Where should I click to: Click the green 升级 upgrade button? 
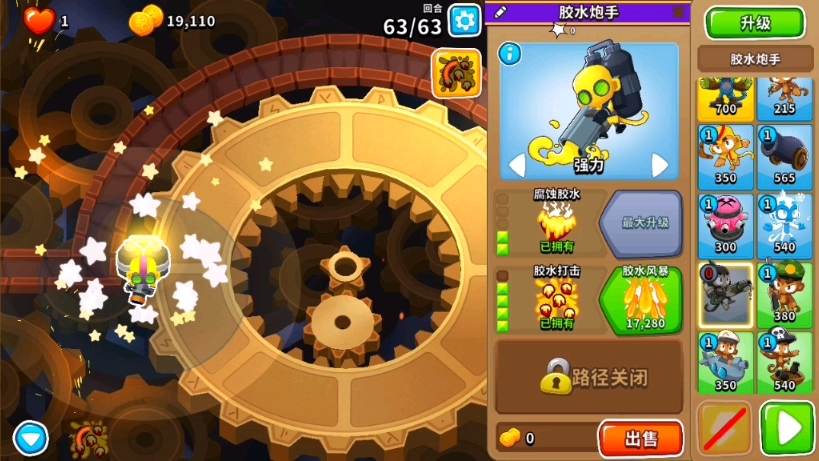point(754,22)
